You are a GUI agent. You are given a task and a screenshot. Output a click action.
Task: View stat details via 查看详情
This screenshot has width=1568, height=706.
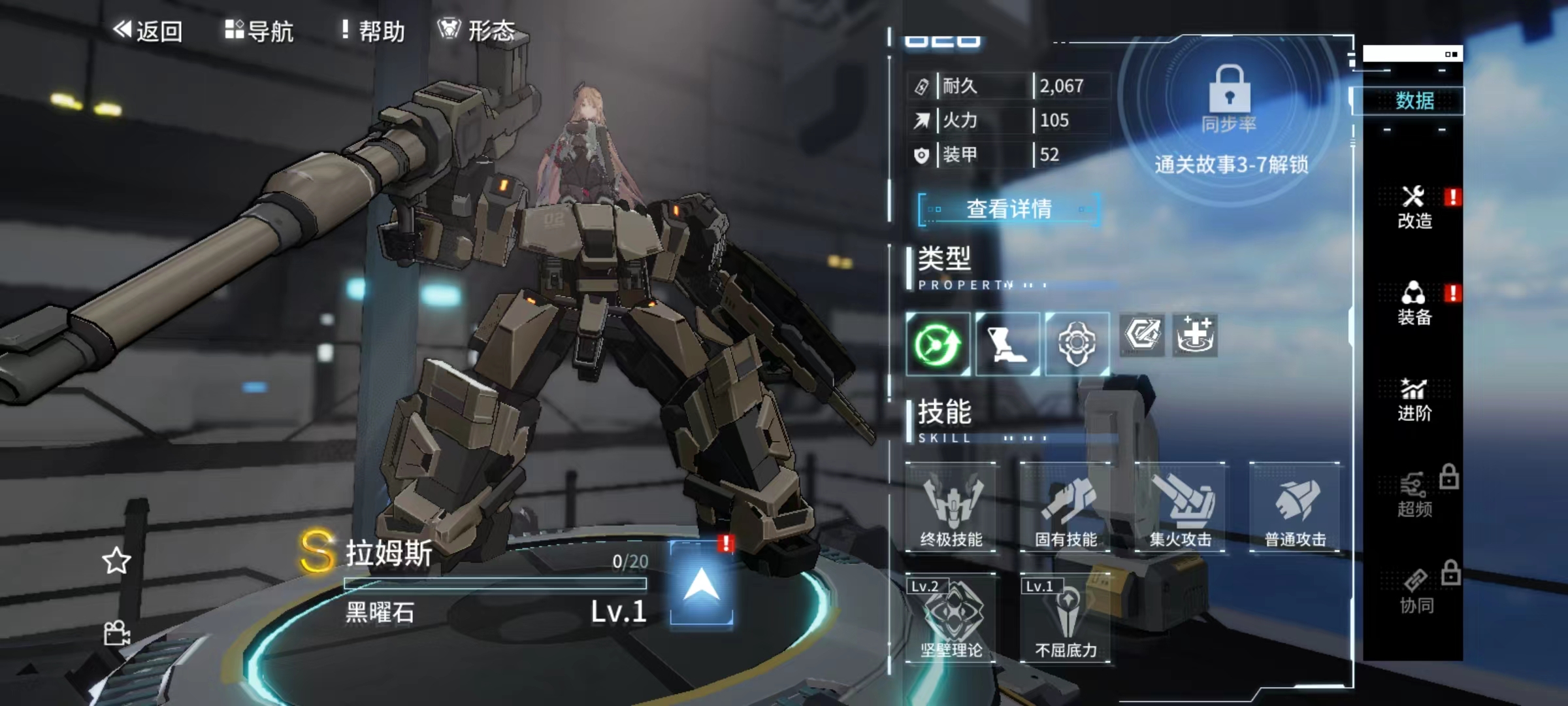coord(1009,209)
